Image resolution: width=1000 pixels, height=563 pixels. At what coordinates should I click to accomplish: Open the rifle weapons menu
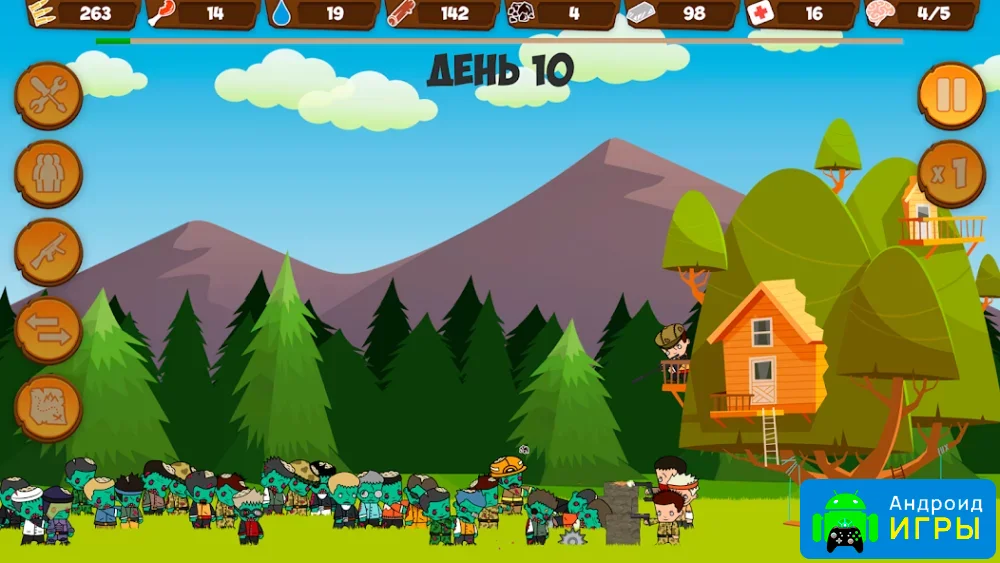48,252
